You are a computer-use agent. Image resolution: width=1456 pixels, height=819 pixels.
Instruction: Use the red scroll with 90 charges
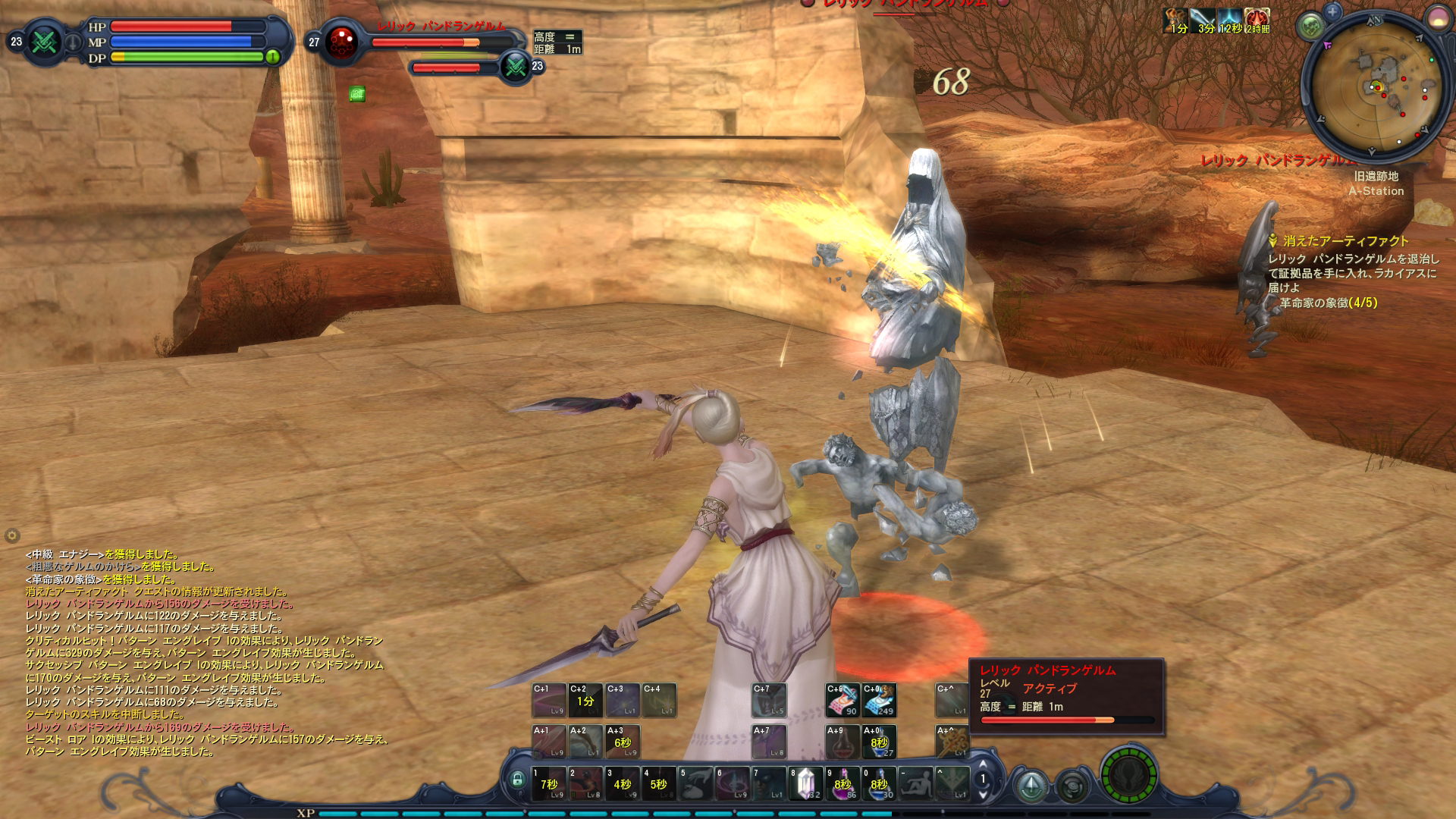coord(842,700)
